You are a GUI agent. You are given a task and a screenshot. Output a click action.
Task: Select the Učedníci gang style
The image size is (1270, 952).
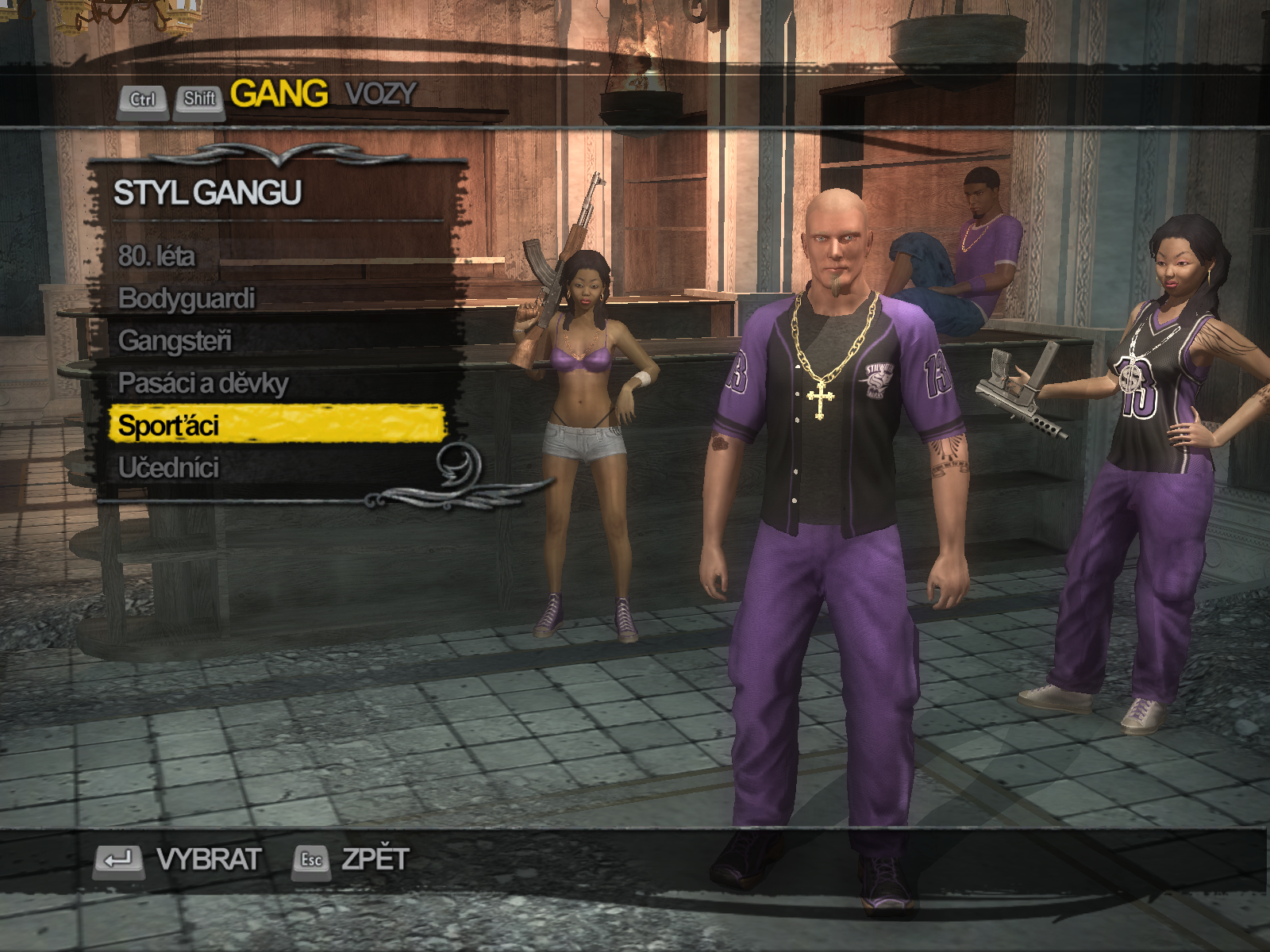[x=168, y=468]
